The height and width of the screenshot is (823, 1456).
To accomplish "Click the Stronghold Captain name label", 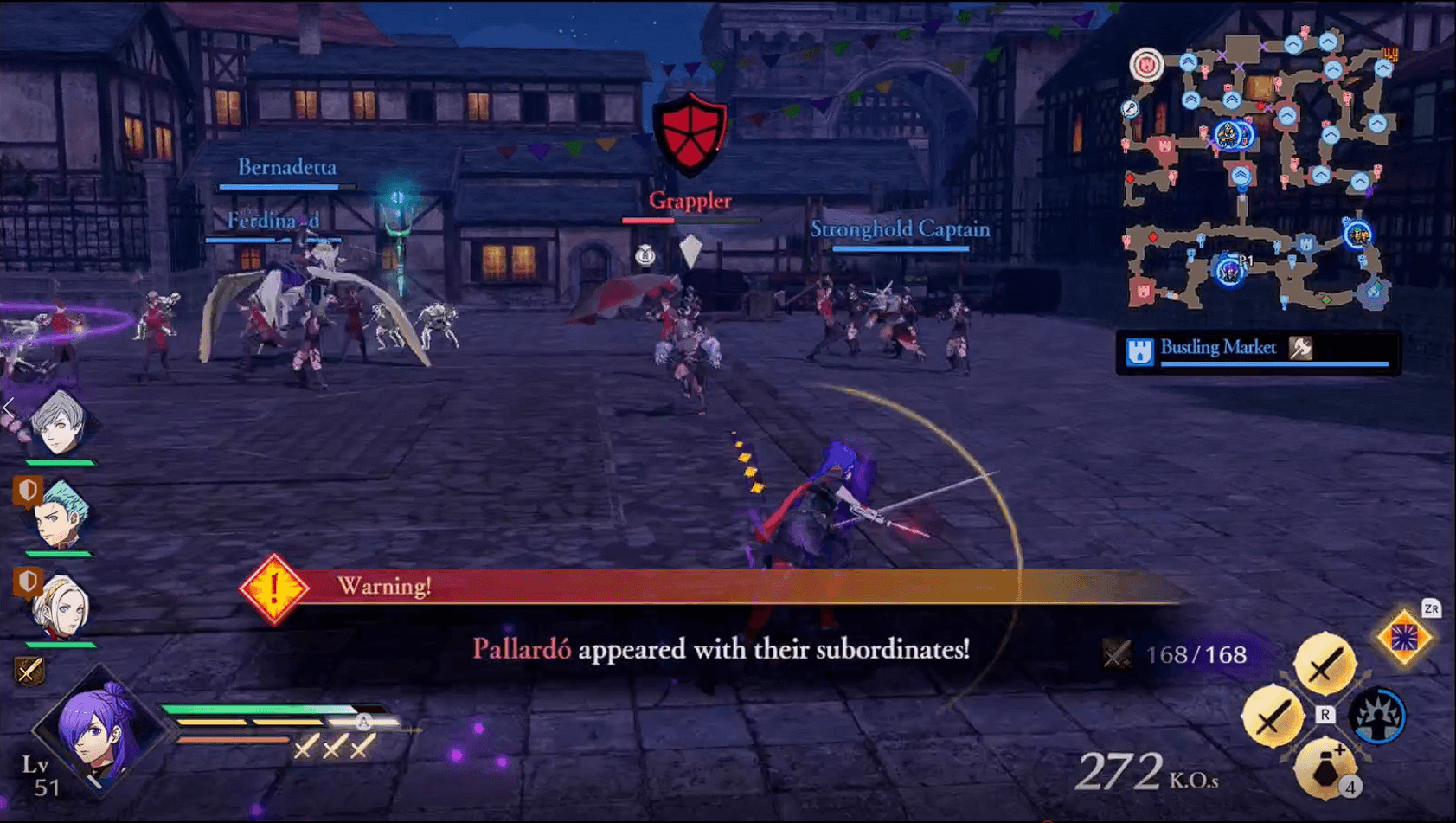I will (x=900, y=230).
